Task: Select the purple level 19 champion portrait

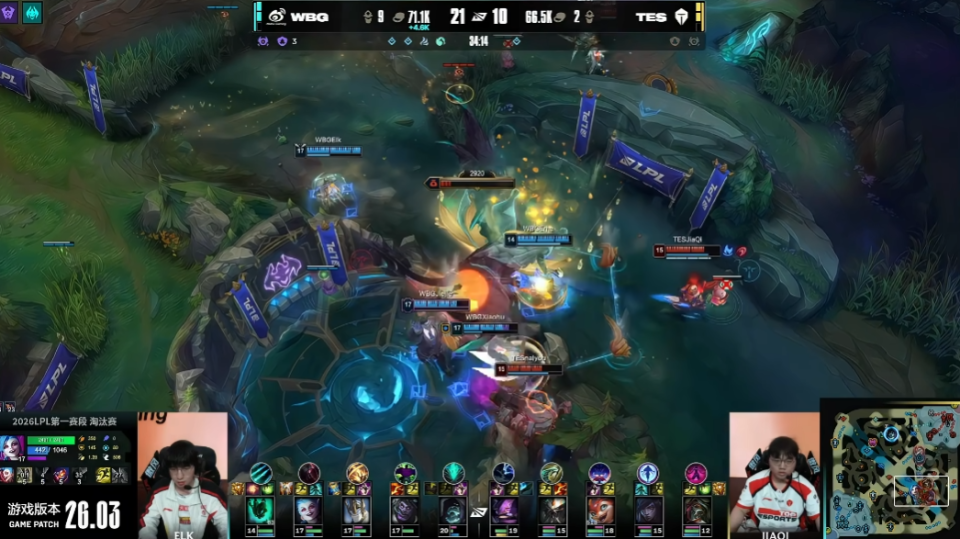Action: pos(503,509)
